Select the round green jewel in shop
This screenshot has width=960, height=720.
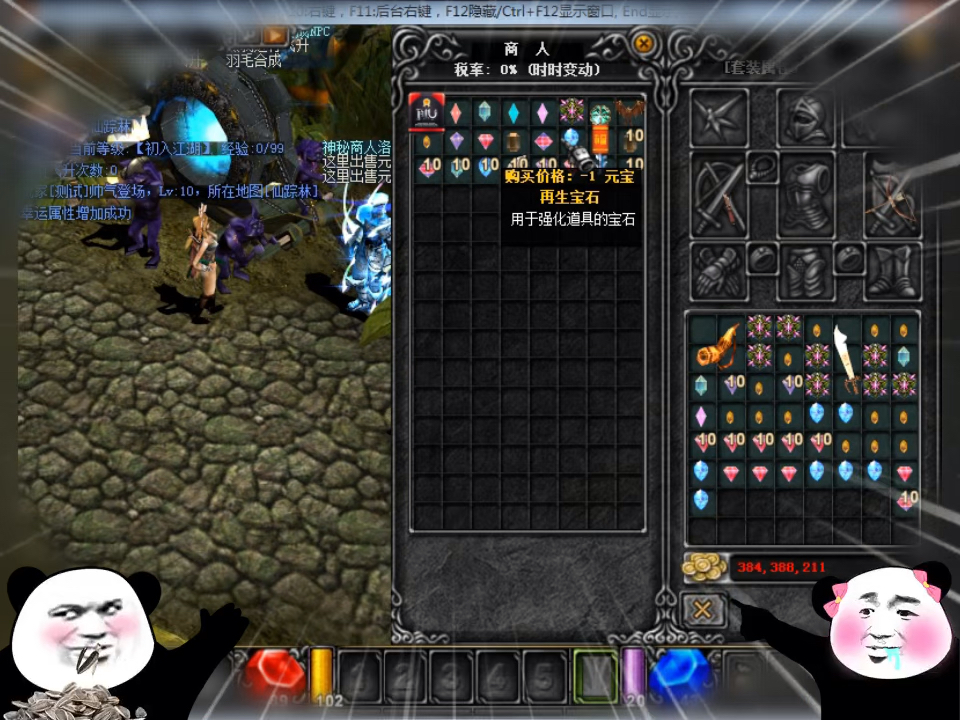(x=601, y=112)
